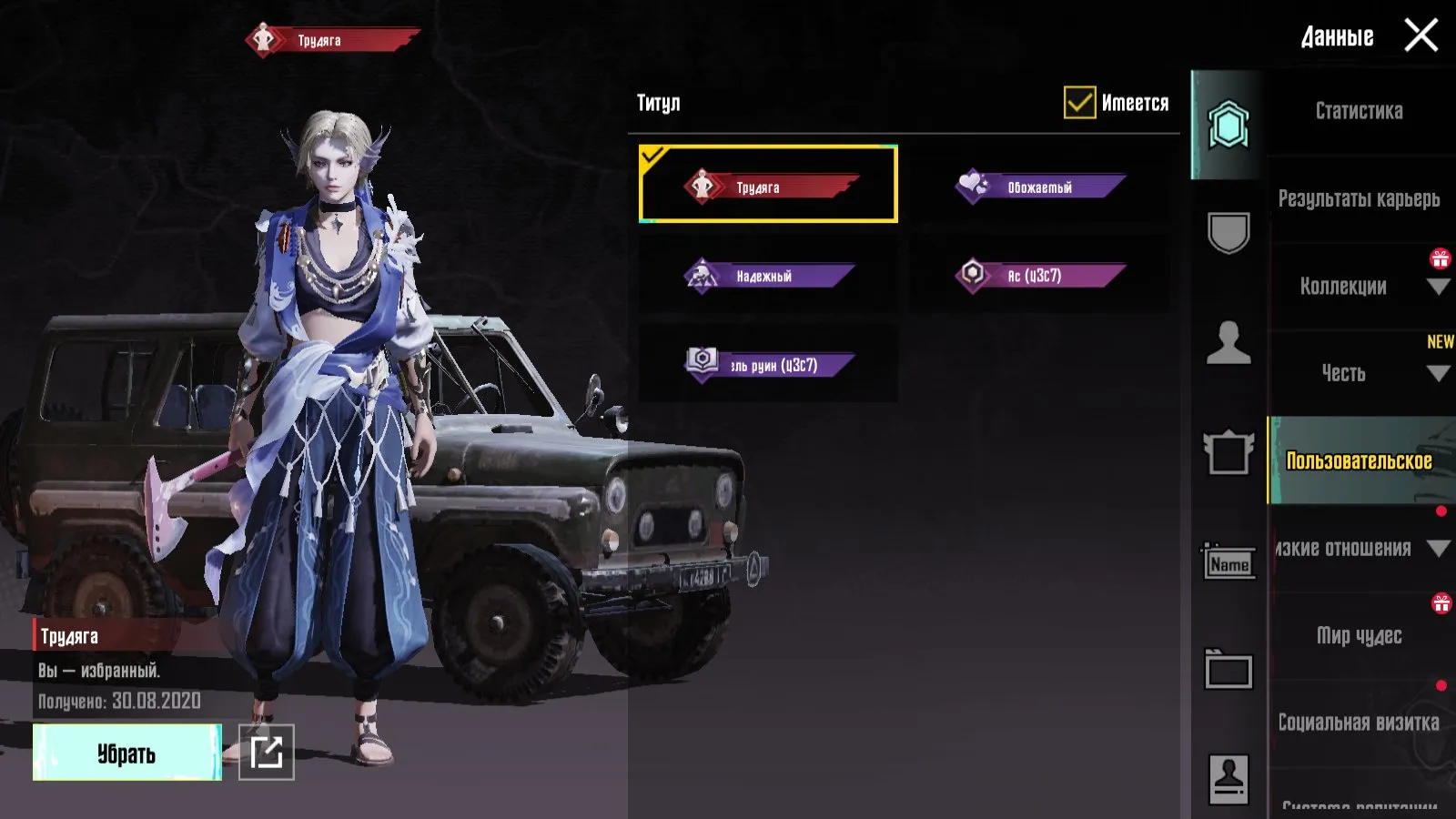Open Результаты карьерь menu entry
The height and width of the screenshot is (819, 1456).
tap(1359, 198)
